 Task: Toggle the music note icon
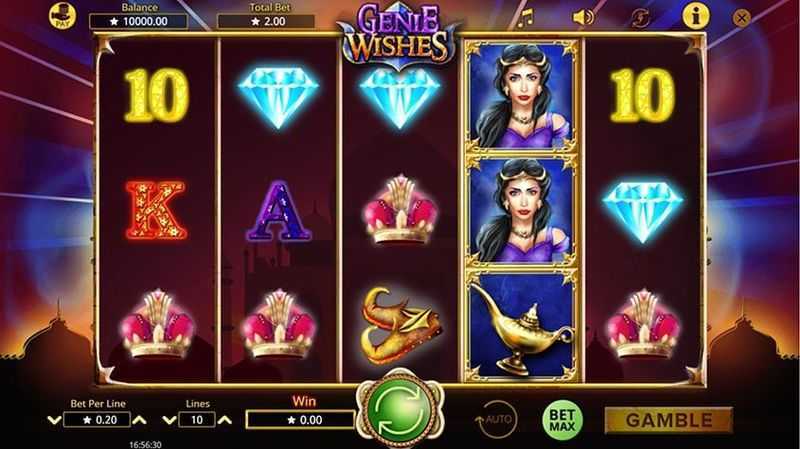click(x=524, y=17)
